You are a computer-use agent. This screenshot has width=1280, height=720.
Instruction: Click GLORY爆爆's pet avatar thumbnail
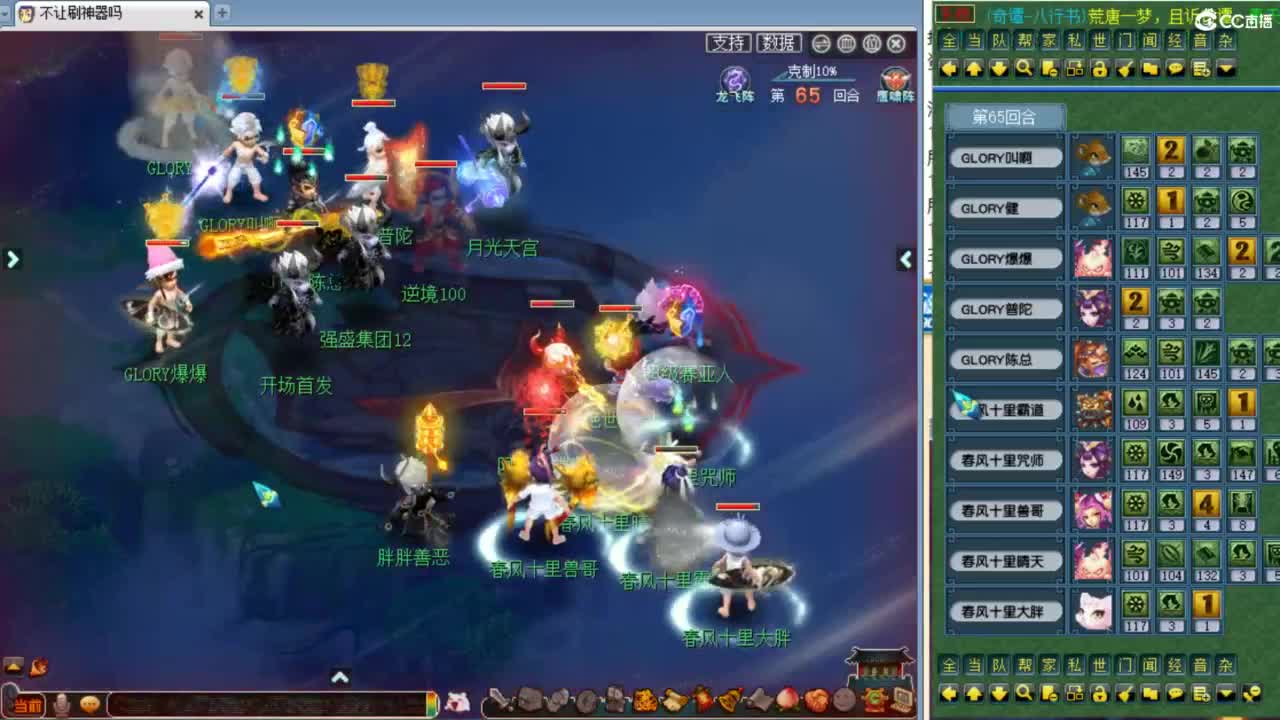(x=1093, y=258)
